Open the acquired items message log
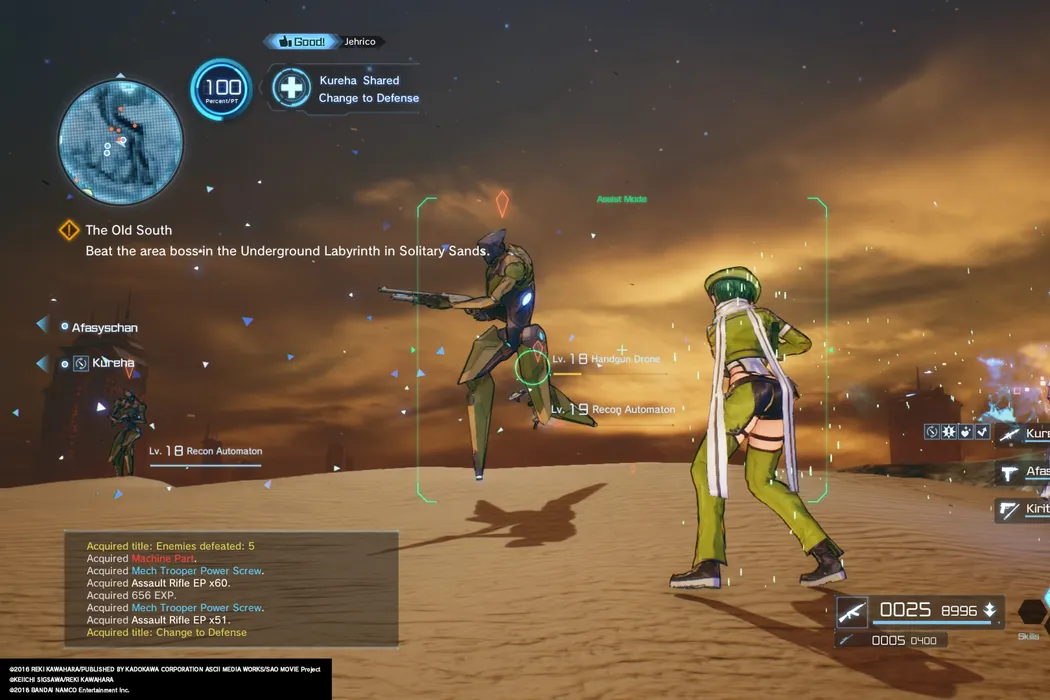This screenshot has height=700, width=1050. (230, 590)
